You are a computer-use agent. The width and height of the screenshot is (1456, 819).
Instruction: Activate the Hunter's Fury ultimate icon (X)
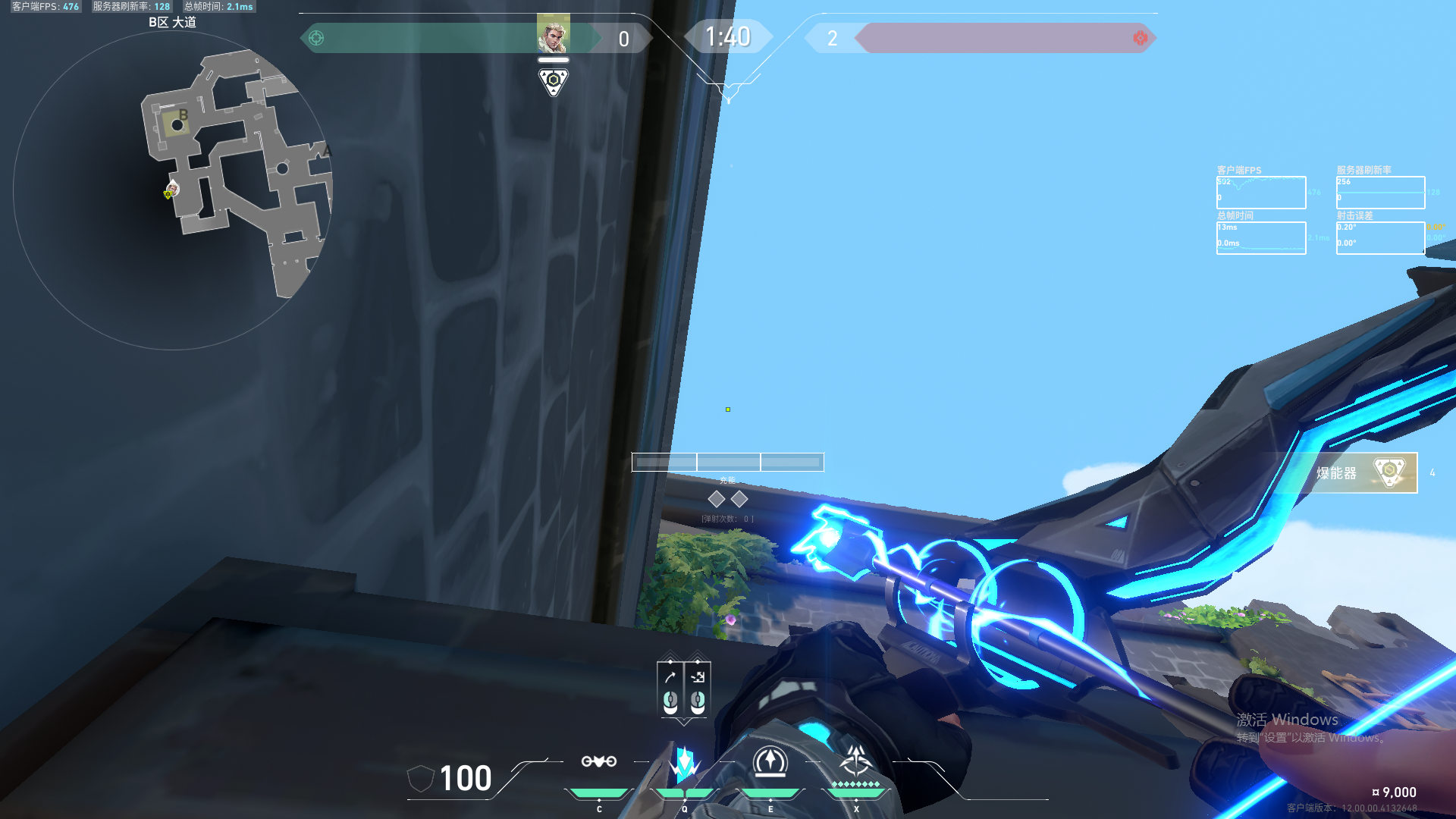click(x=856, y=762)
